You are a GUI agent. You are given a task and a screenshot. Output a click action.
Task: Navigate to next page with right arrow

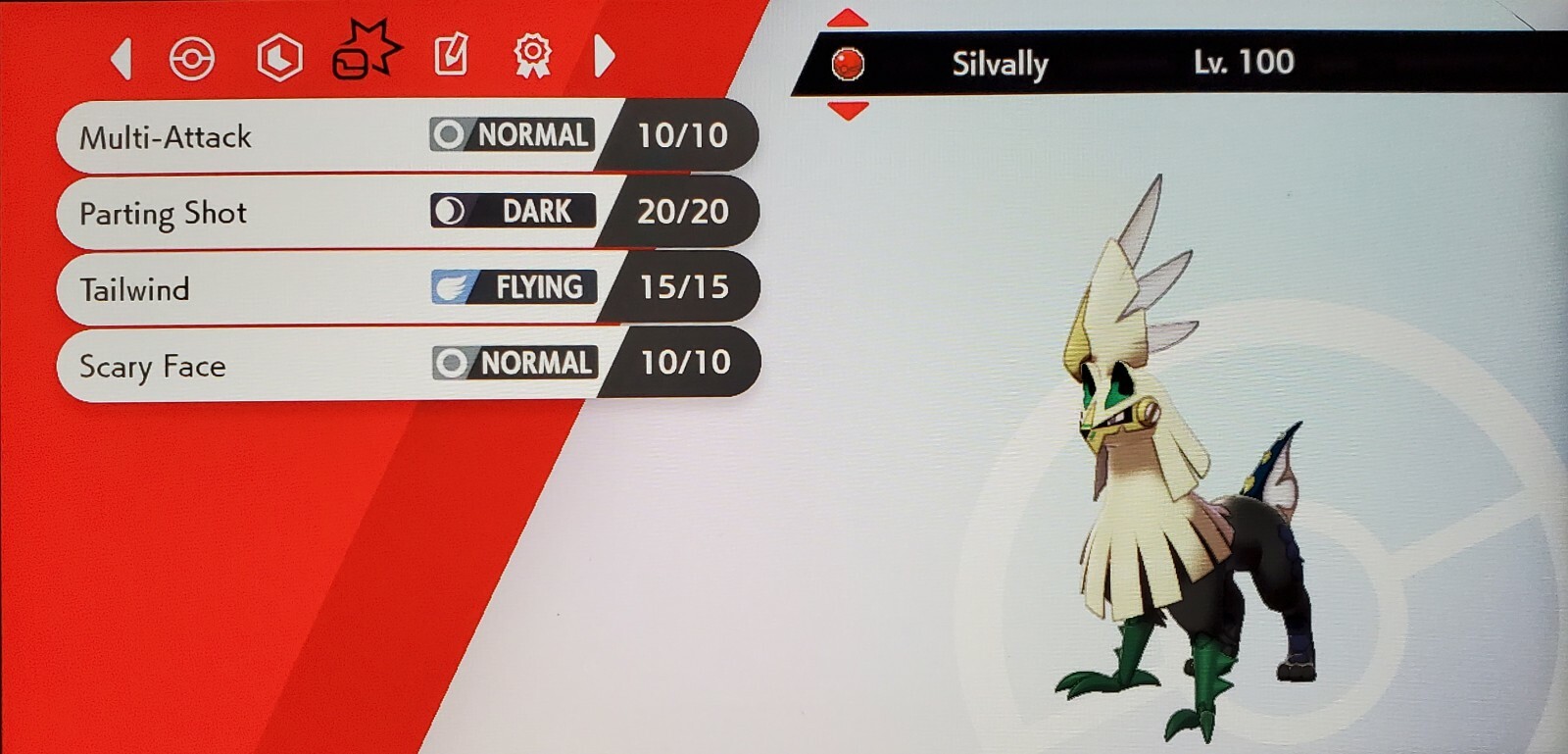point(606,59)
